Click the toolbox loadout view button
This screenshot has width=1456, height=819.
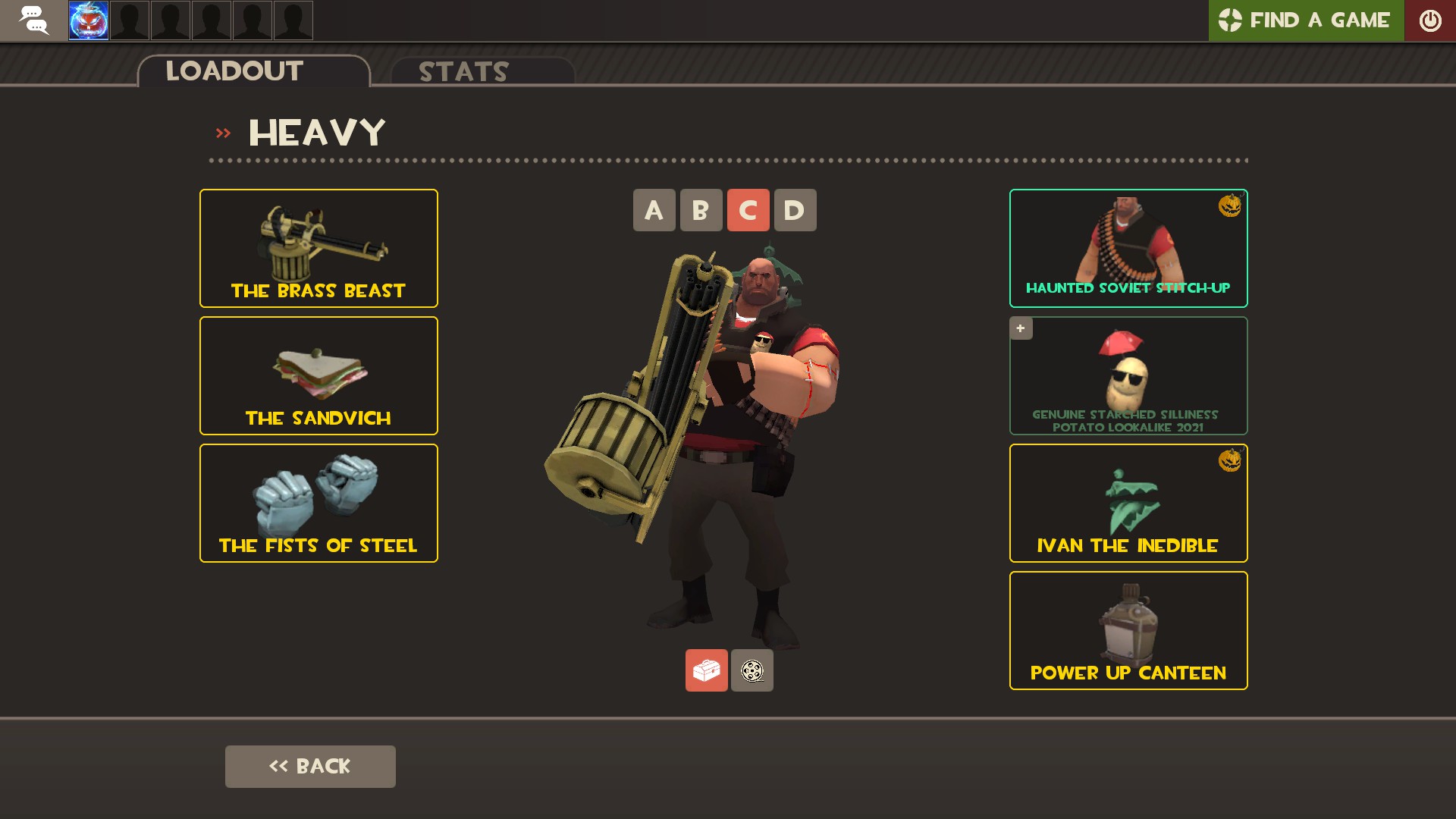click(x=706, y=670)
